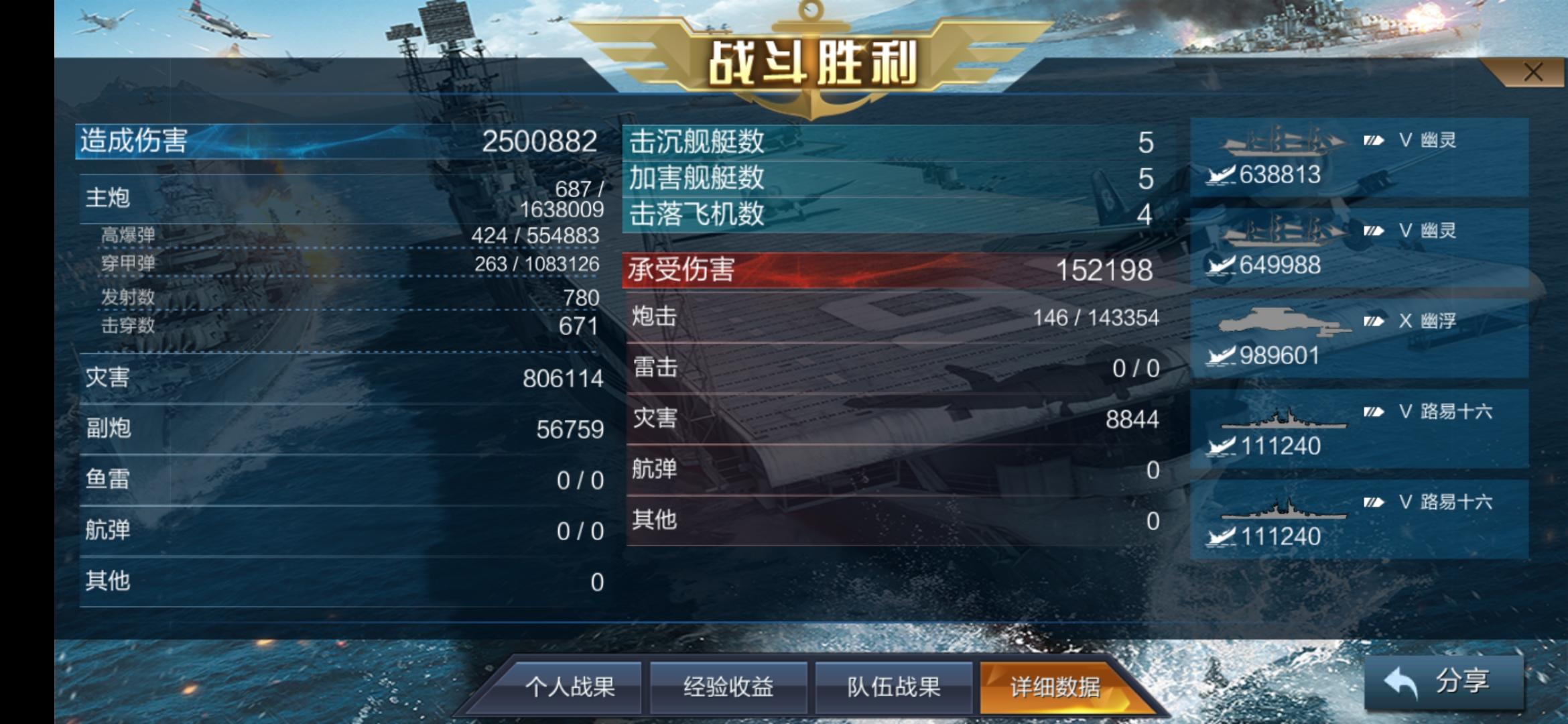1568x724 pixels.
Task: Open the 经验收益 tab
Action: (x=728, y=687)
